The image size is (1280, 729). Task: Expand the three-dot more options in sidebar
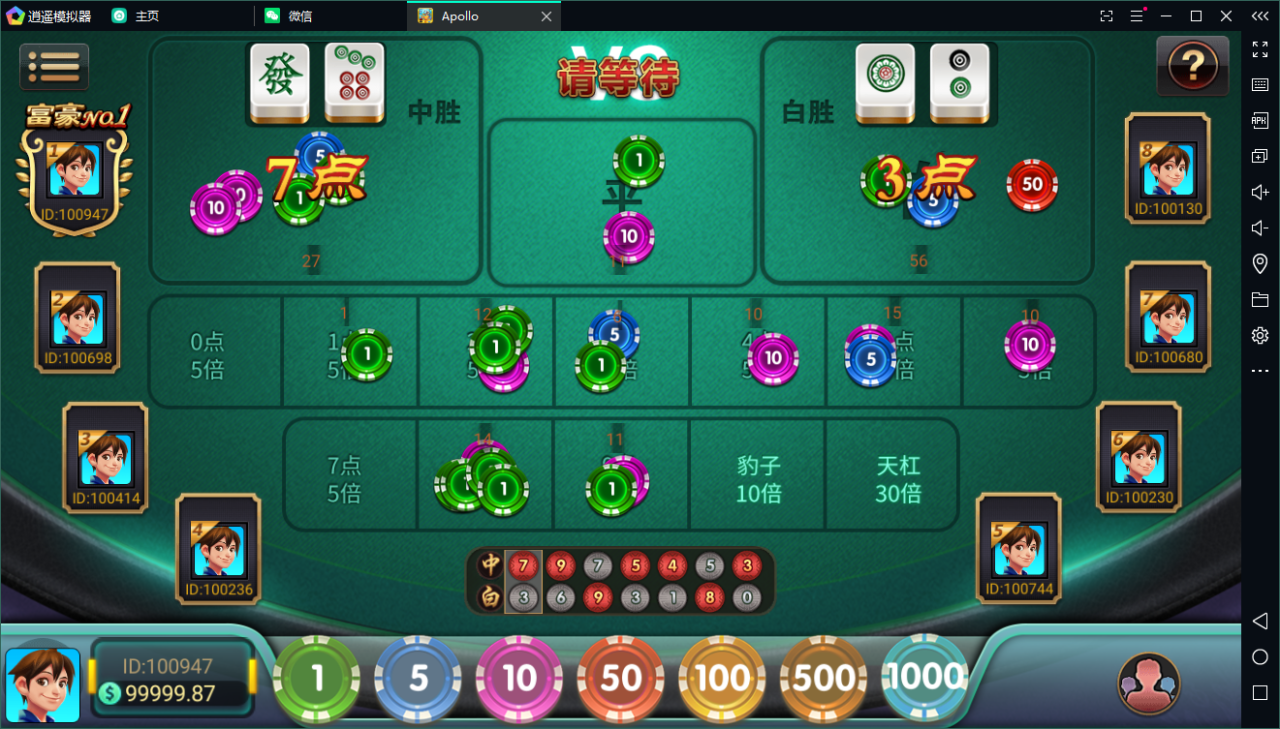pyautogui.click(x=1259, y=371)
